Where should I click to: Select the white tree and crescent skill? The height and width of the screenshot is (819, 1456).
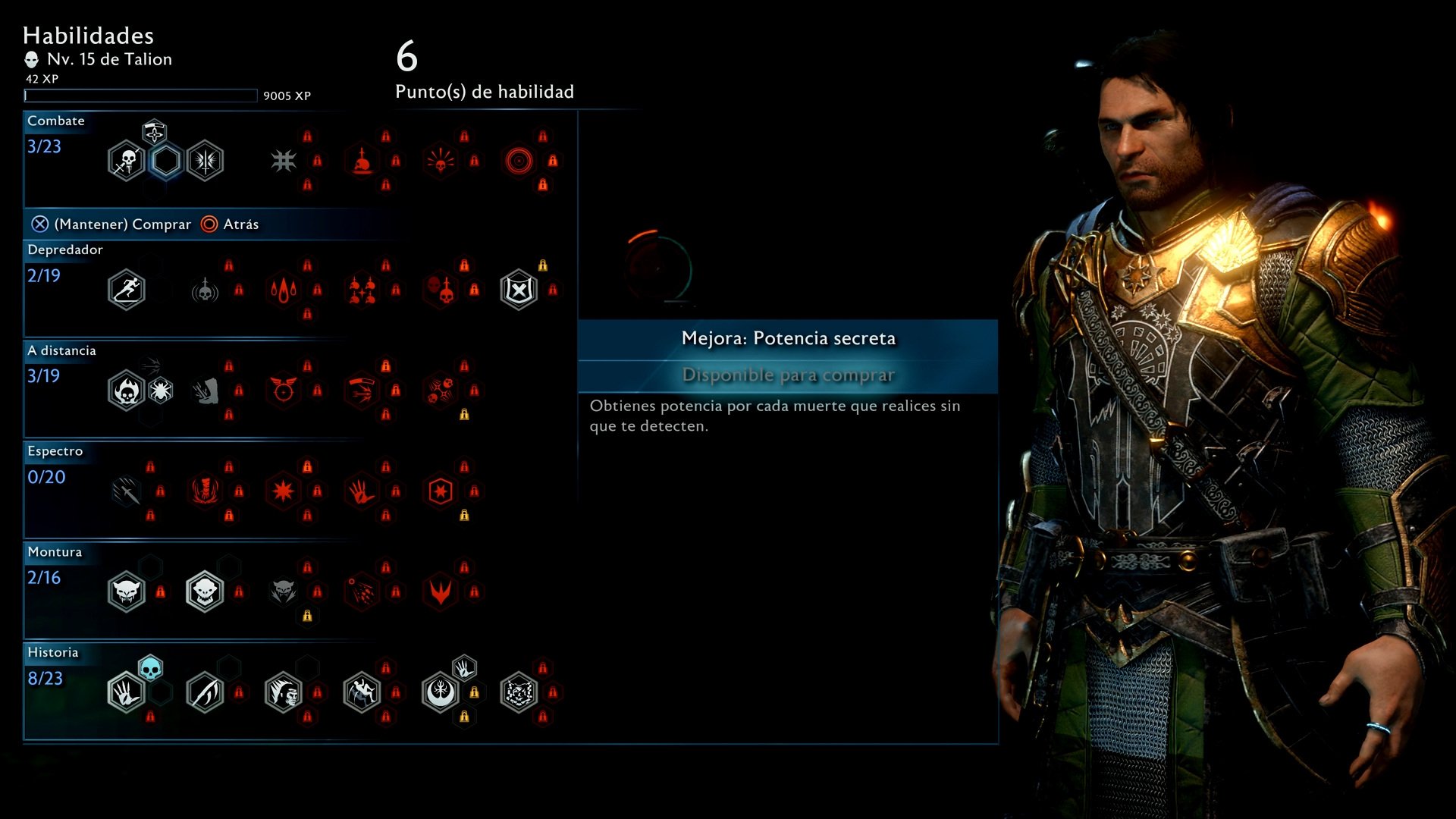[x=441, y=692]
